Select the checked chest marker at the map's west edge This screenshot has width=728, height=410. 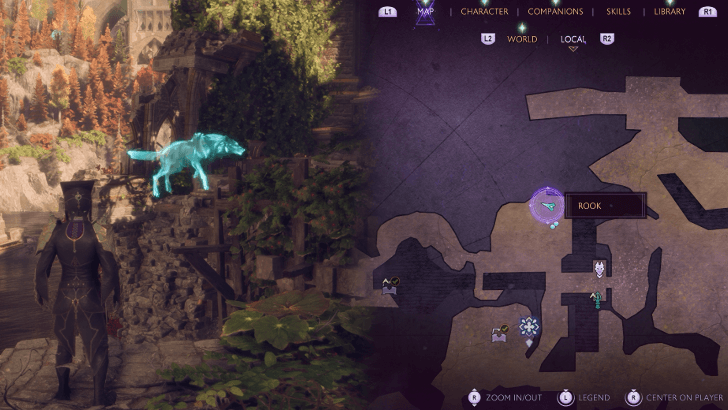tap(389, 285)
